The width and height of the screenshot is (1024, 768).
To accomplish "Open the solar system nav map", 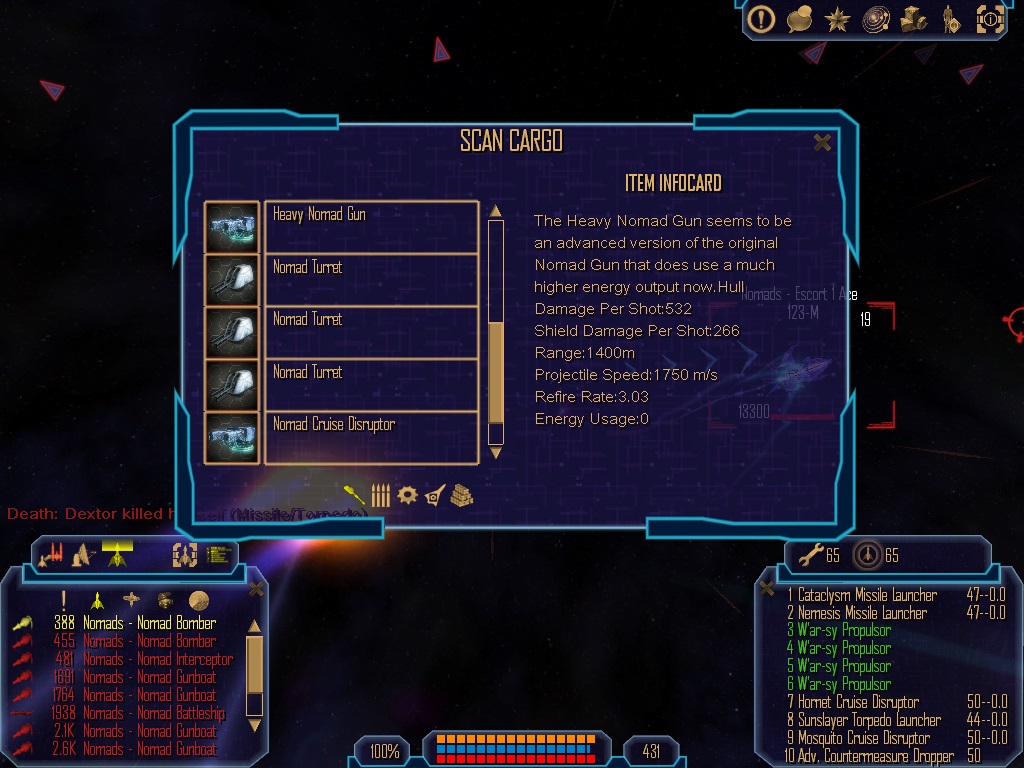I will tap(876, 19).
